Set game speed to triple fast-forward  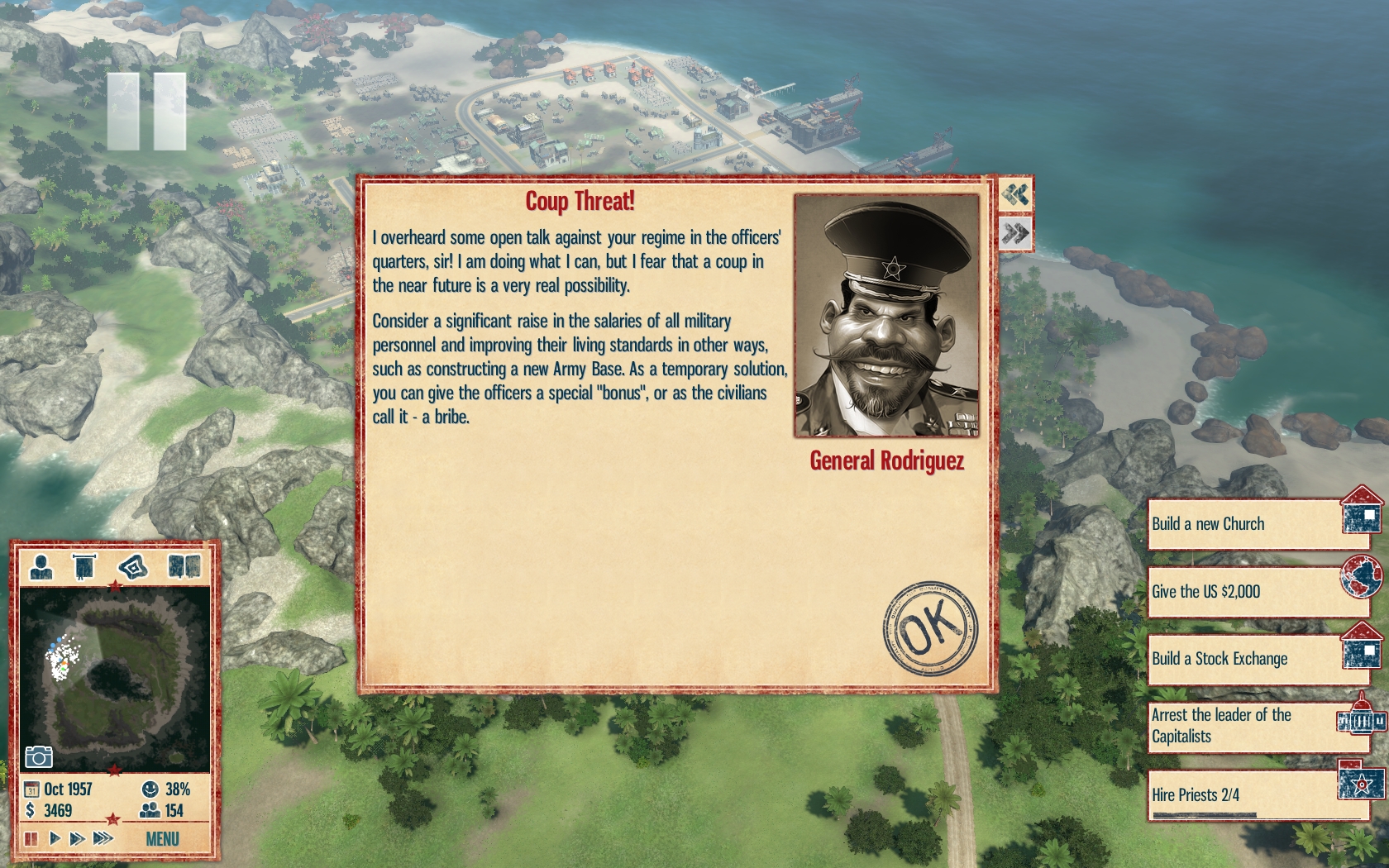coord(103,839)
